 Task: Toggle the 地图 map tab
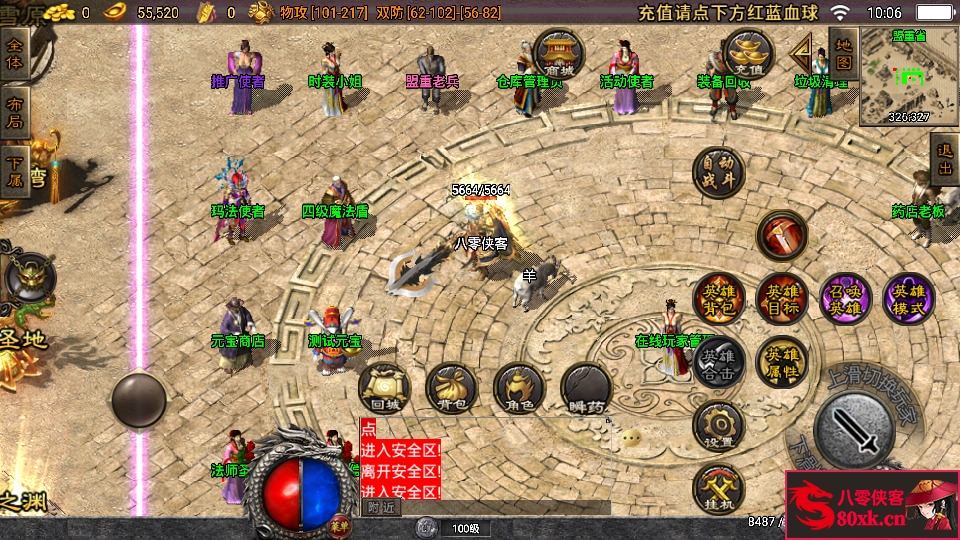point(843,53)
